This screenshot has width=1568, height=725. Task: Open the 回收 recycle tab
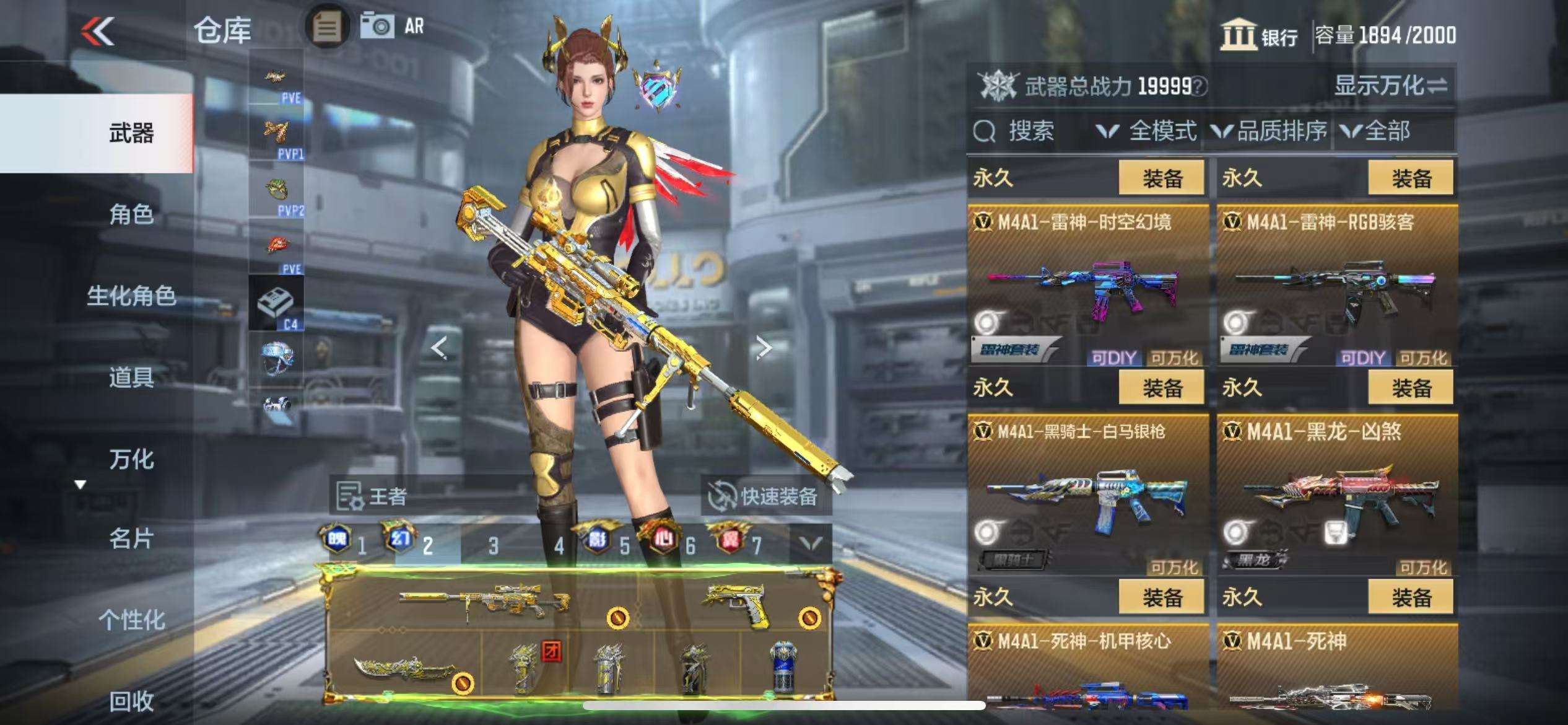click(x=131, y=701)
